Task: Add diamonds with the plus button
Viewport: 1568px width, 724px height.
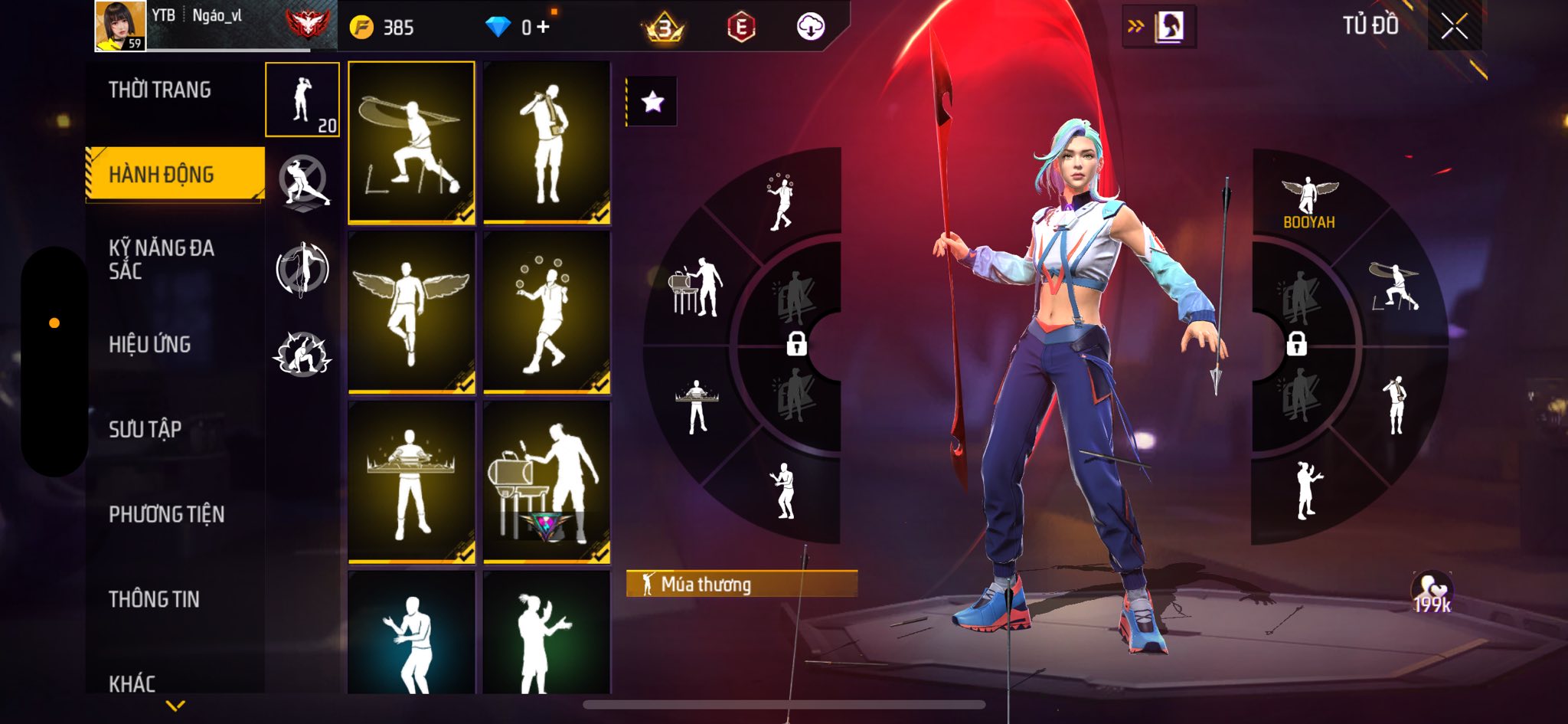Action: coord(544,28)
